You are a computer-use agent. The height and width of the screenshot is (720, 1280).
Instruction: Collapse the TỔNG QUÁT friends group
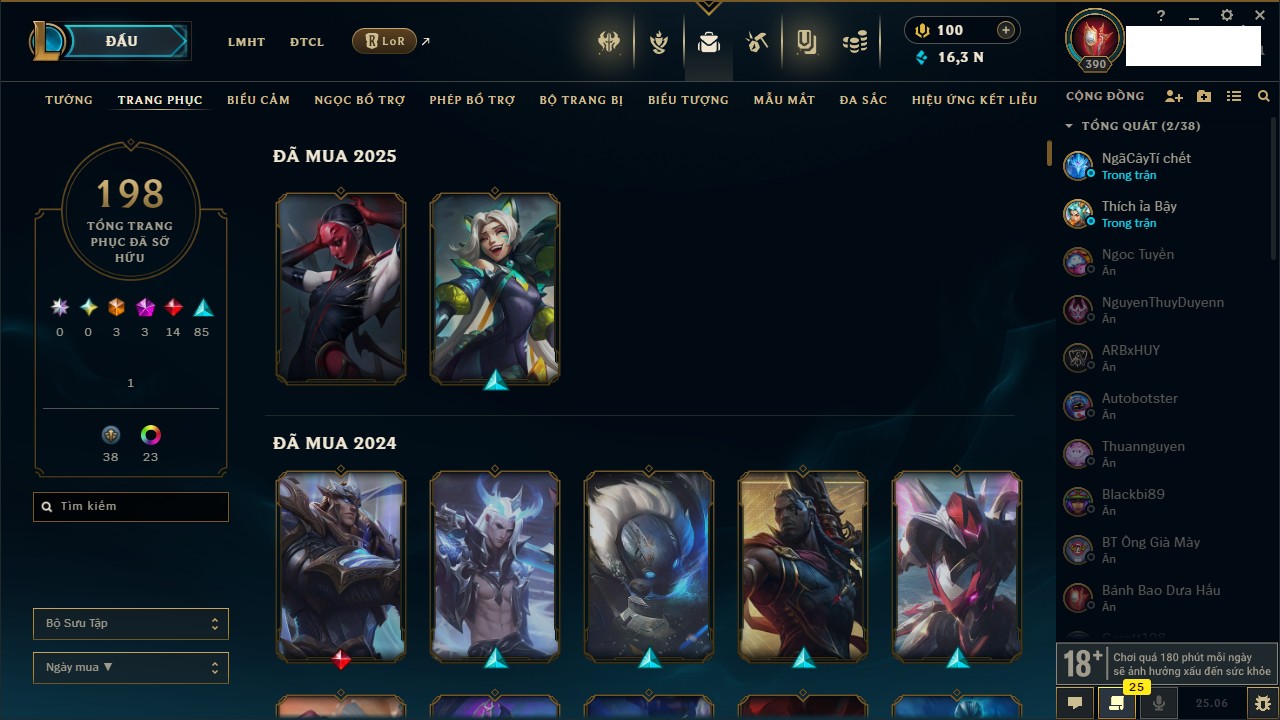pos(1069,126)
